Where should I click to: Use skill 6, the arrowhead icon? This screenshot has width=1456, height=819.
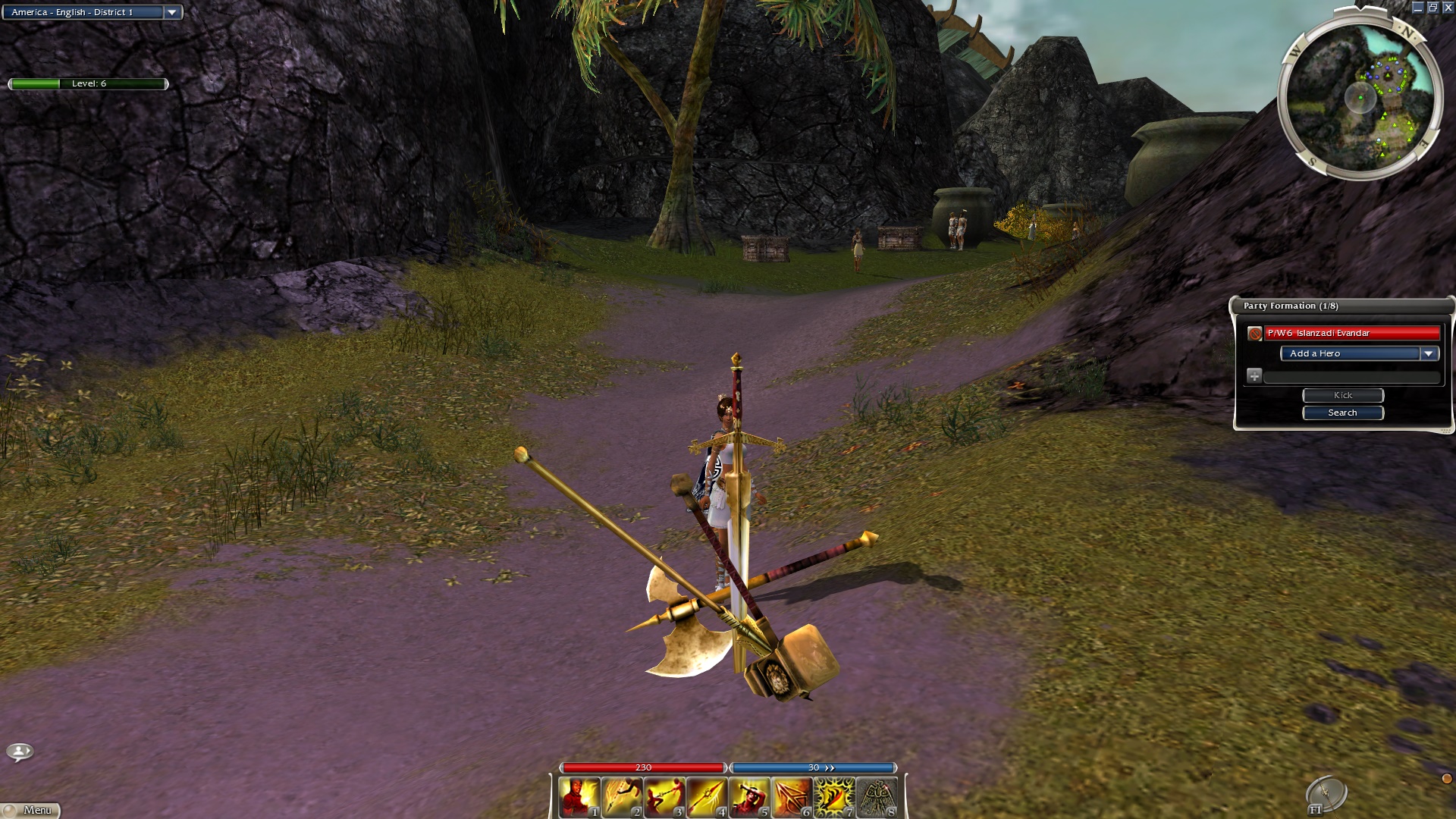(x=792, y=798)
